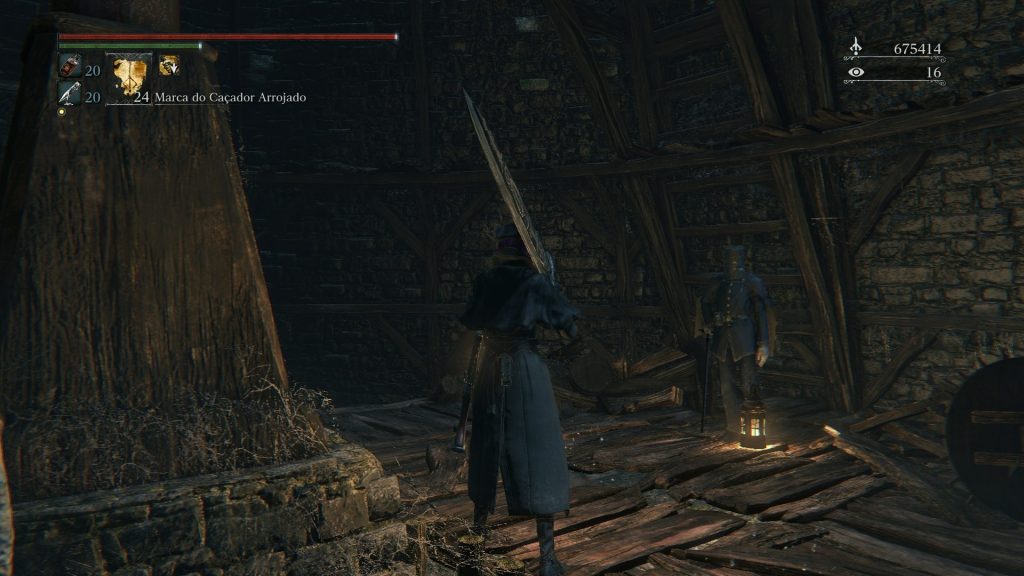Click the small next-item icon with arrow

169,65
